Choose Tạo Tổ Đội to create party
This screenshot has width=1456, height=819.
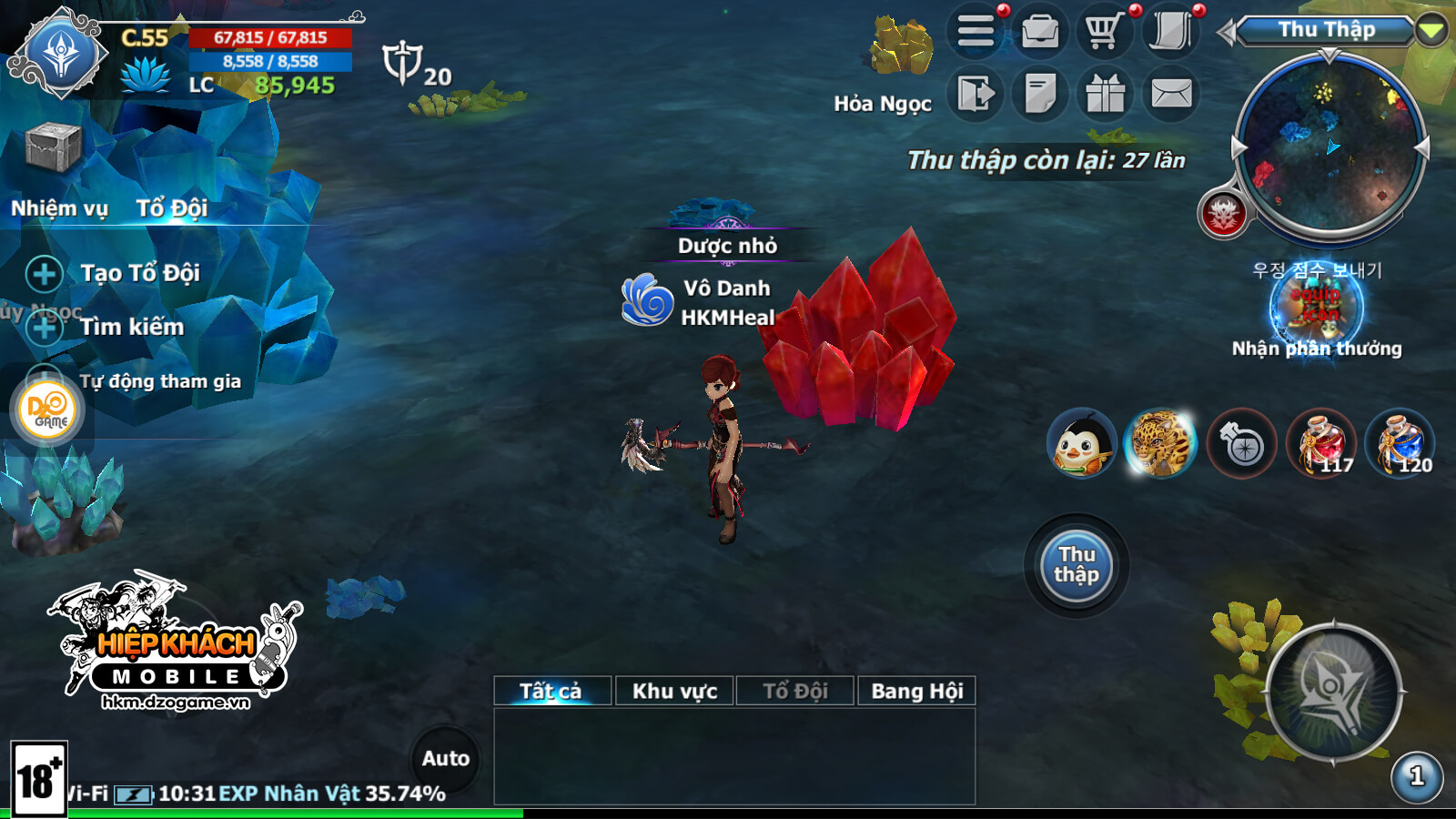tap(139, 273)
